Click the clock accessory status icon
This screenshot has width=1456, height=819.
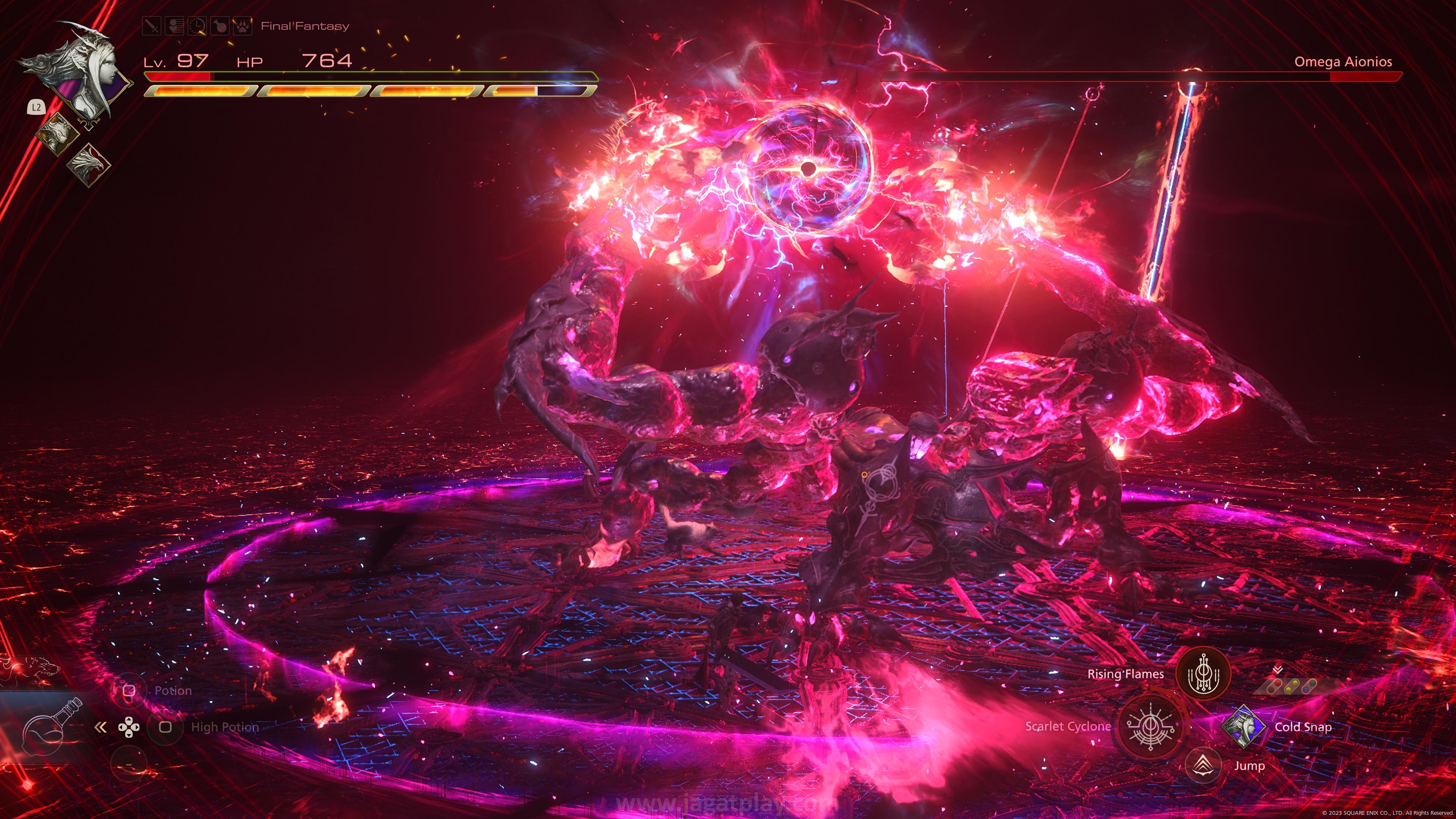pos(197,26)
